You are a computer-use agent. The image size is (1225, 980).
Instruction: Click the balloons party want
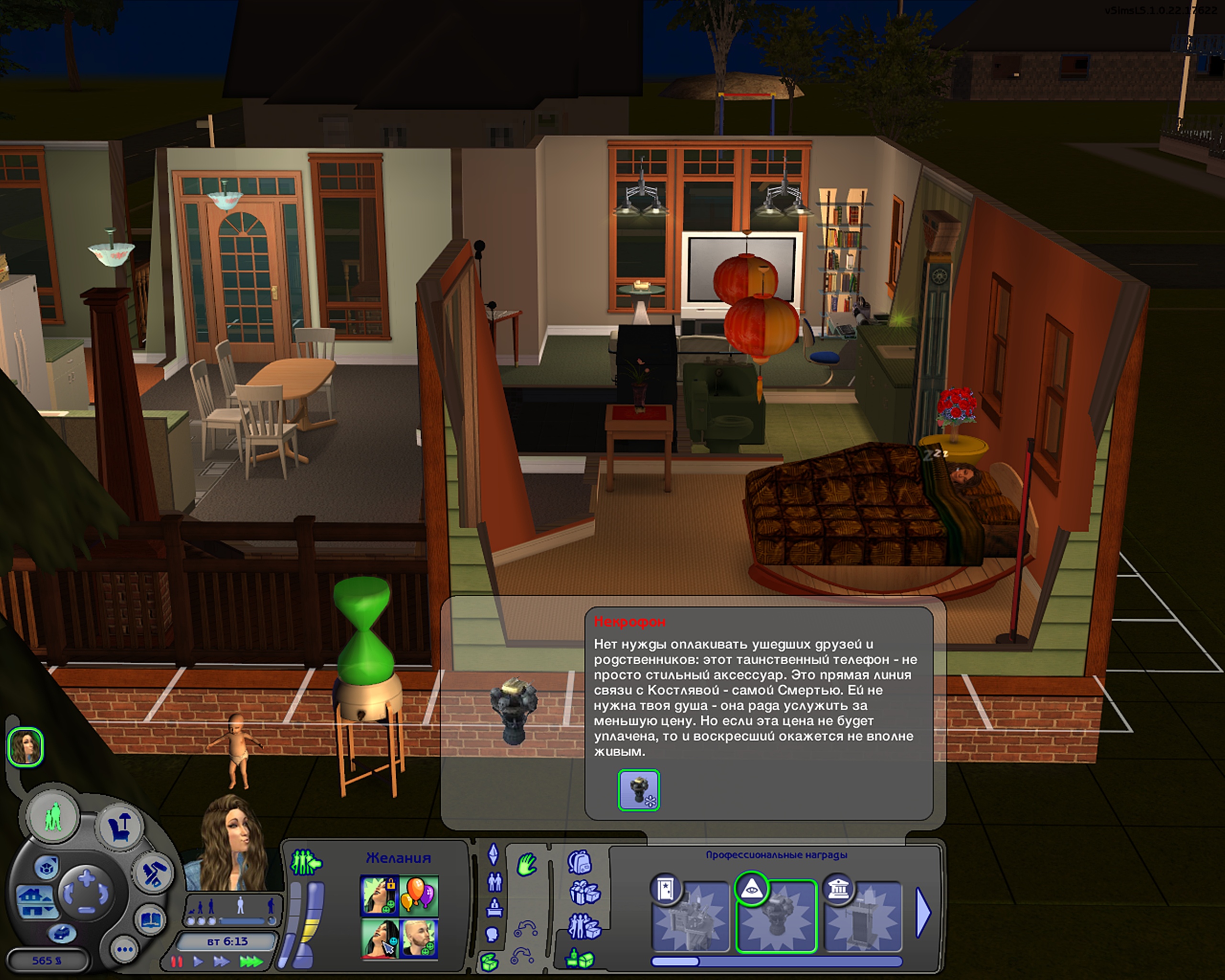click(419, 896)
